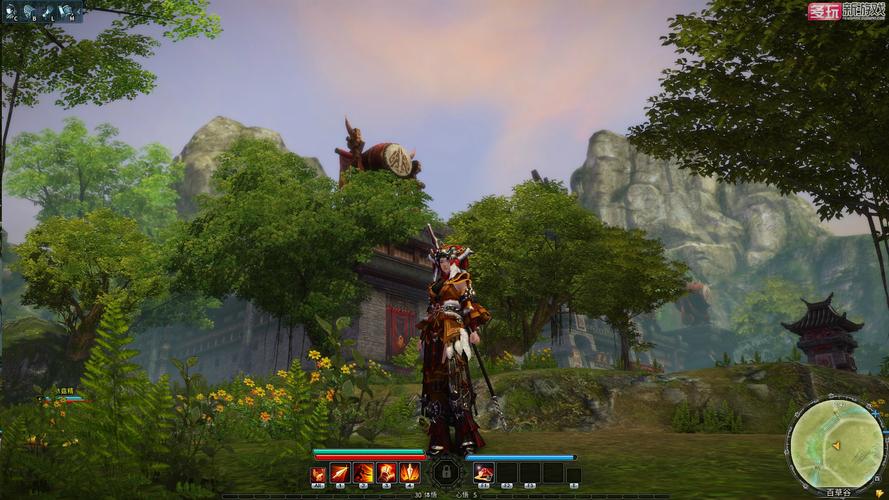Open the map icon marked M
889x500 pixels.
click(68, 12)
